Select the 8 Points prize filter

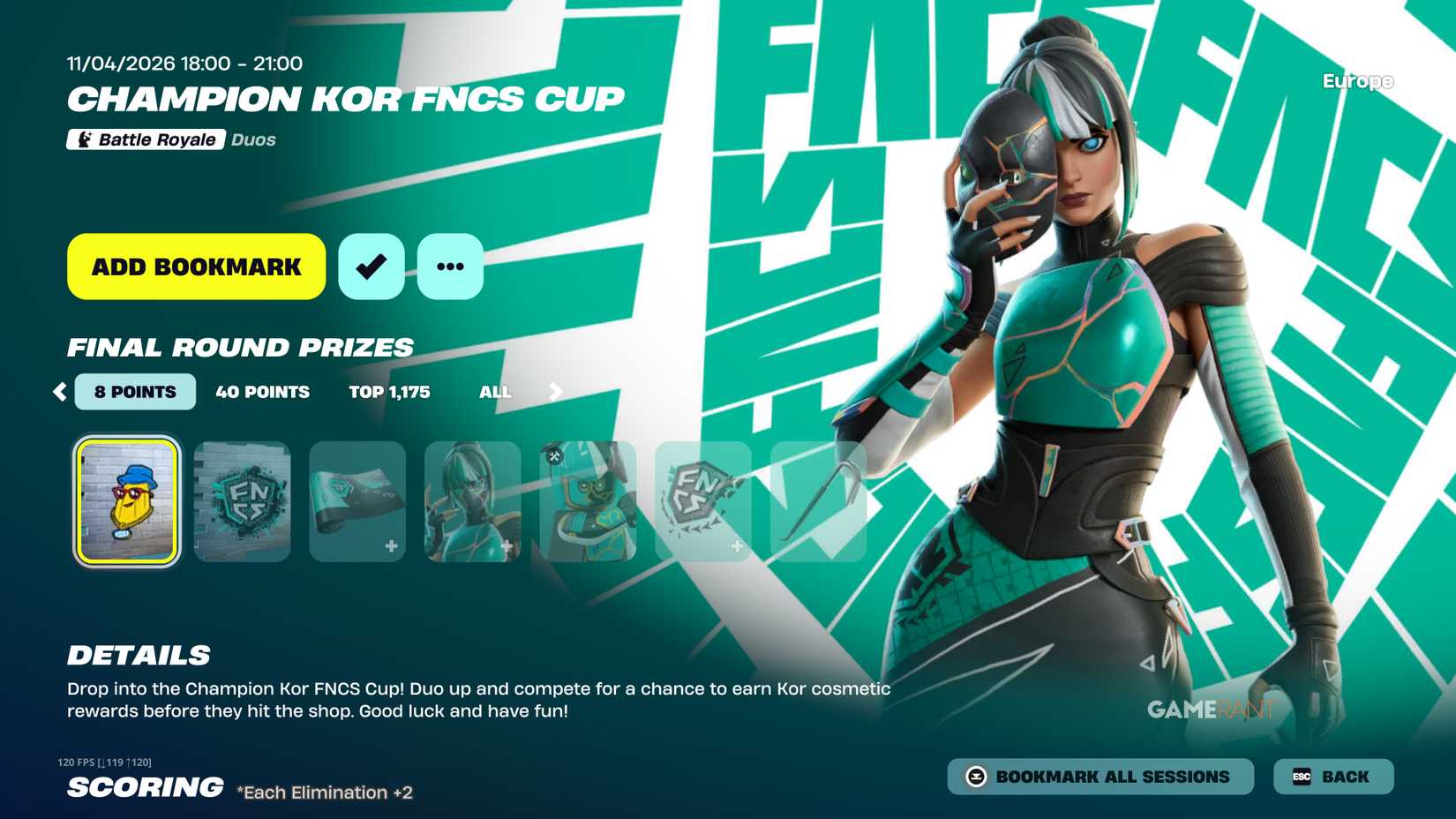(x=134, y=392)
